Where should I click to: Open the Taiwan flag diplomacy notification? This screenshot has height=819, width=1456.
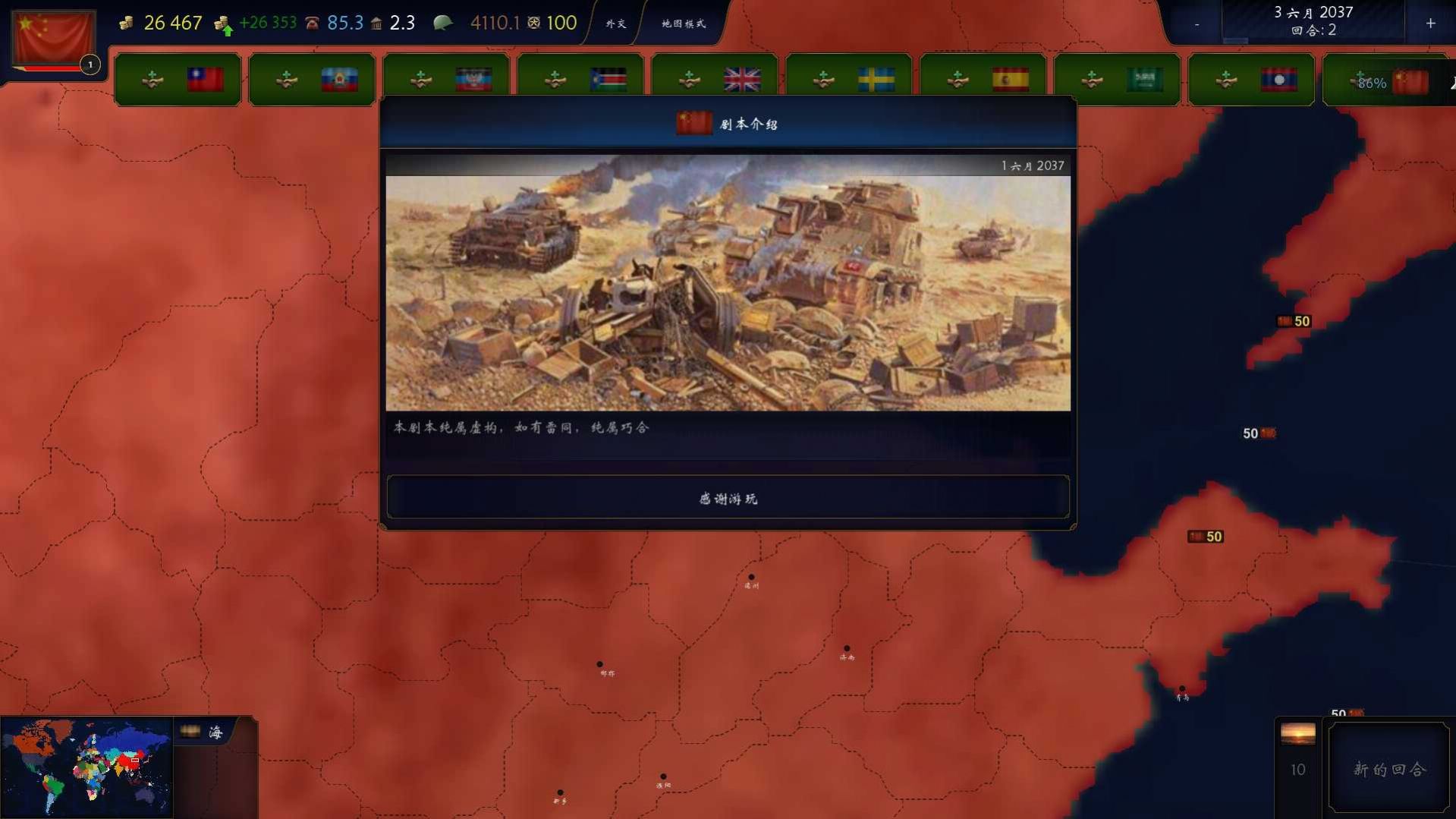click(x=178, y=79)
